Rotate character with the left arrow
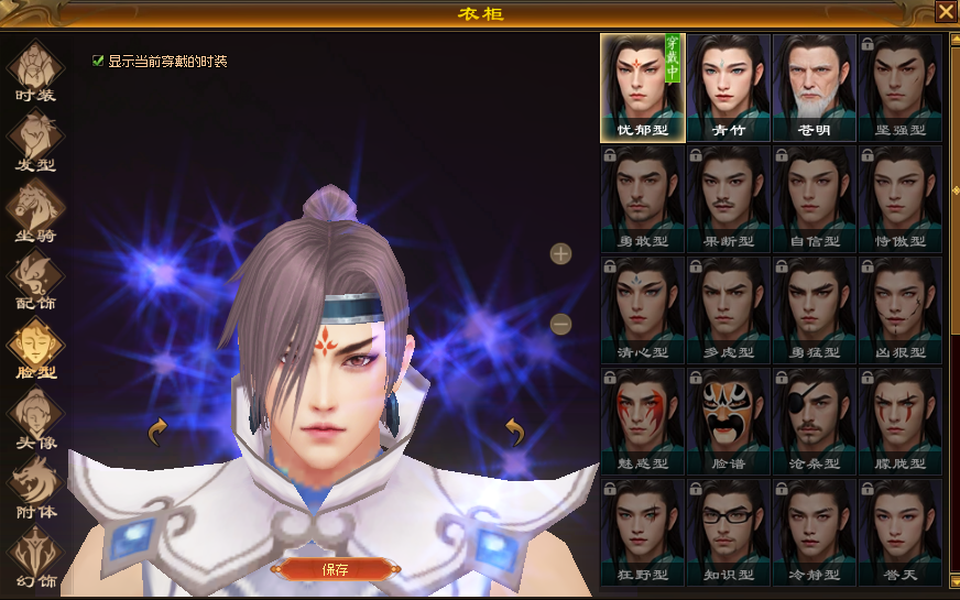This screenshot has height=600, width=960. 157,432
